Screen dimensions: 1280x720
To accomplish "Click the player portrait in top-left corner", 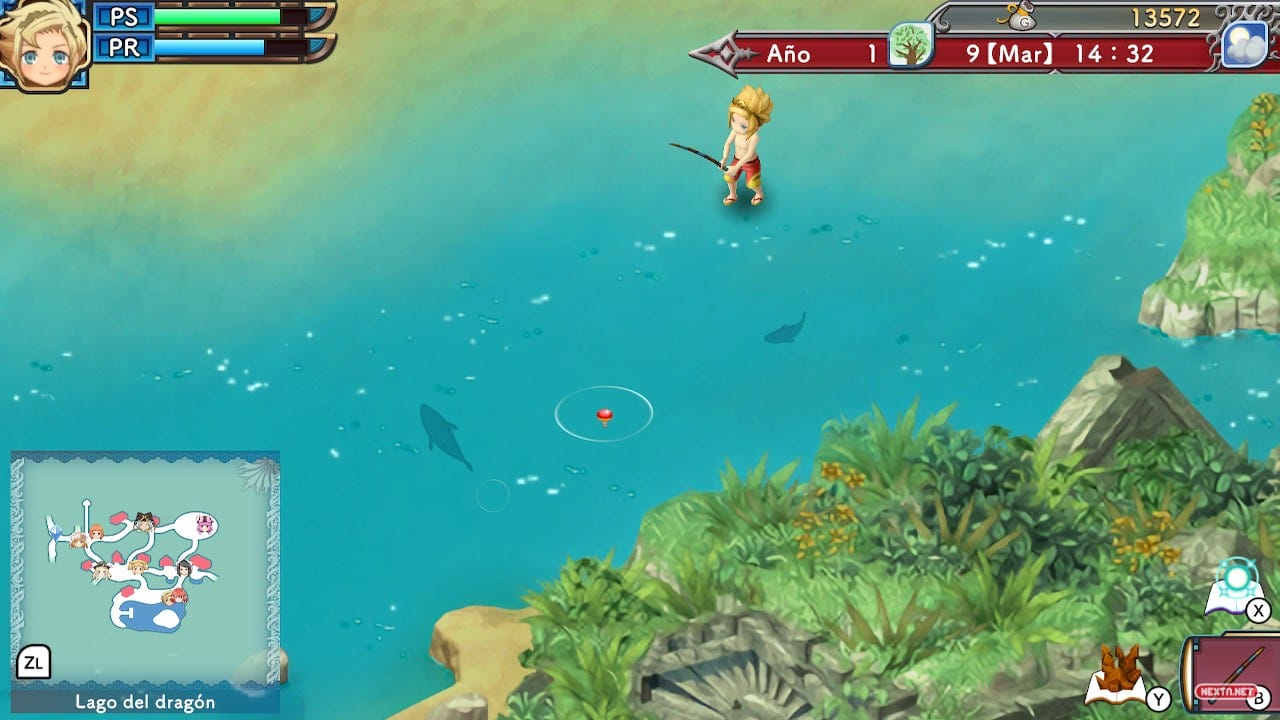I will tap(44, 40).
